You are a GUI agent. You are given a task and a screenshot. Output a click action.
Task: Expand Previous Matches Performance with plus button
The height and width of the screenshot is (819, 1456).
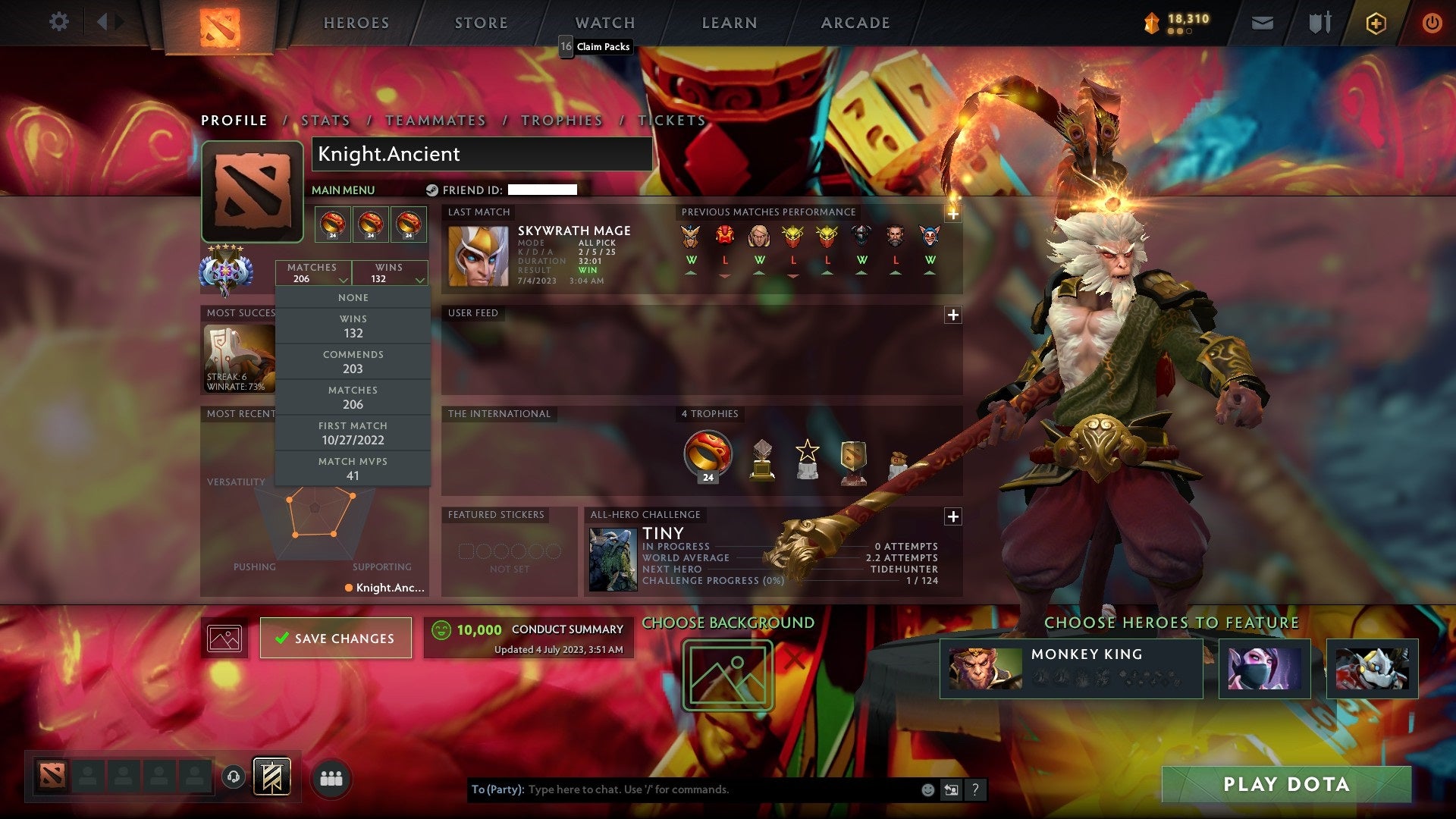pos(952,215)
